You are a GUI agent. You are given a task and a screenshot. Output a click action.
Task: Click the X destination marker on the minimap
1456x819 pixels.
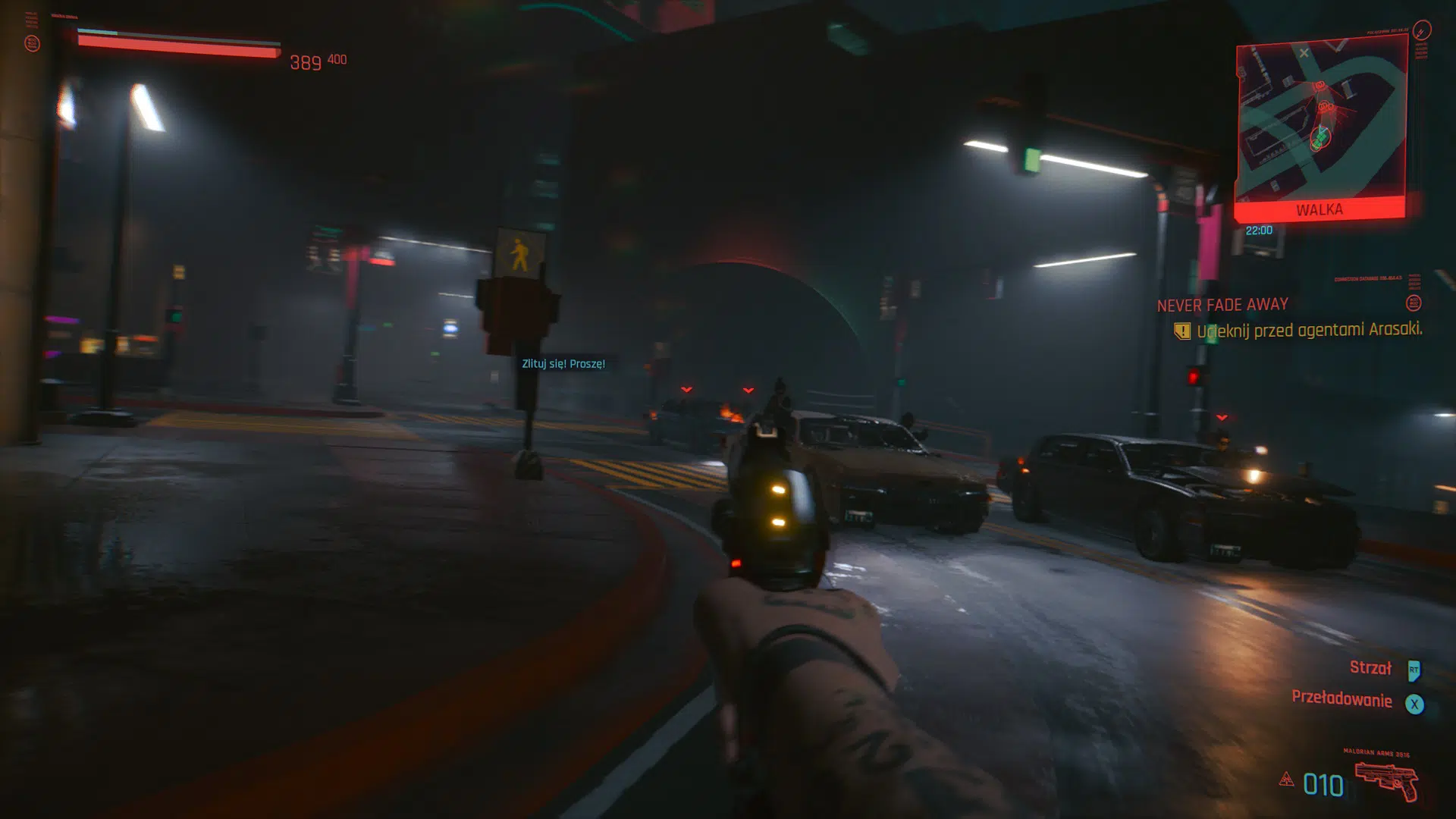pyautogui.click(x=1304, y=54)
